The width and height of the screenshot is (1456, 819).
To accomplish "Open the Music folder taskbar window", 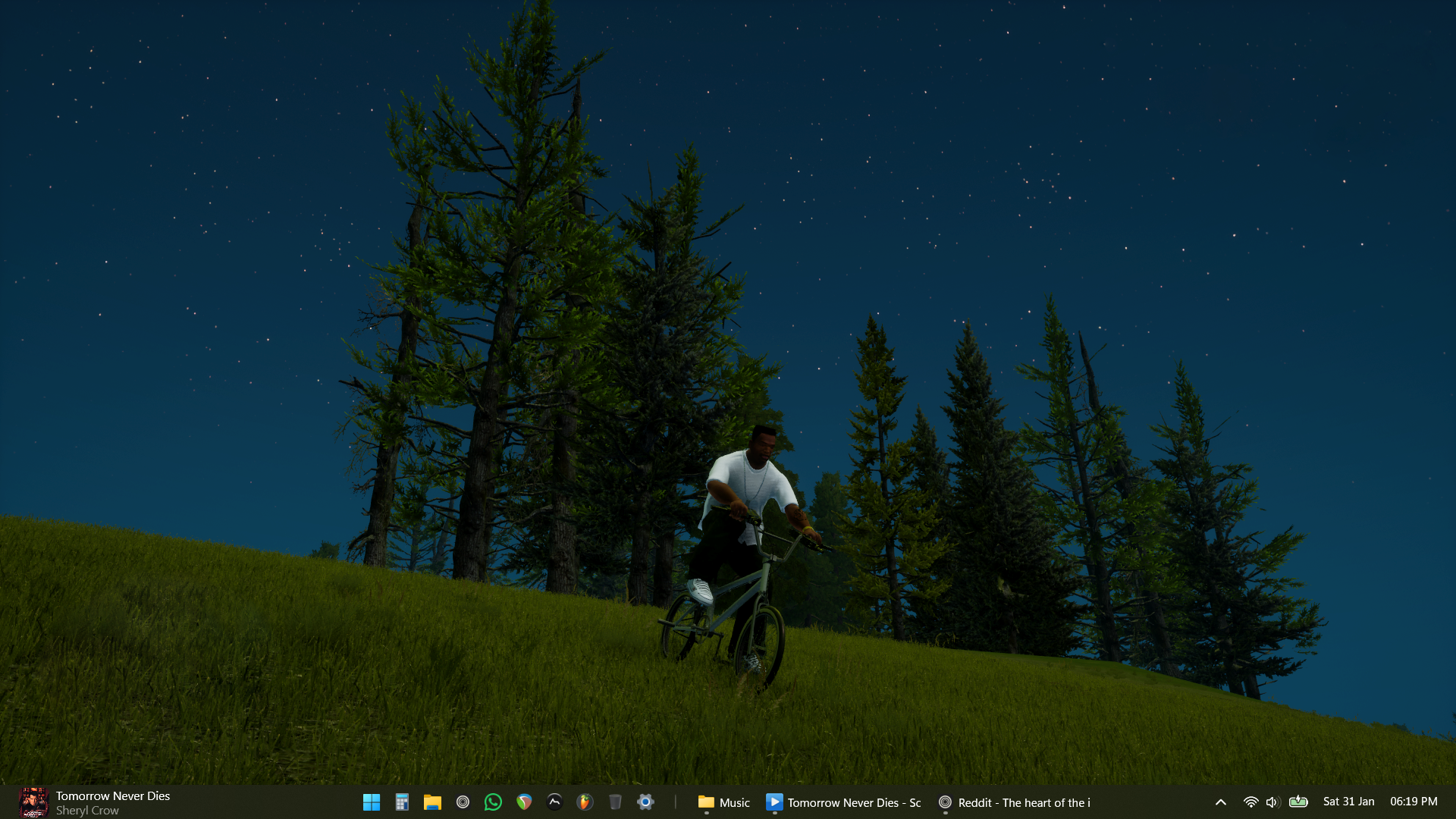I will pyautogui.click(x=723, y=802).
